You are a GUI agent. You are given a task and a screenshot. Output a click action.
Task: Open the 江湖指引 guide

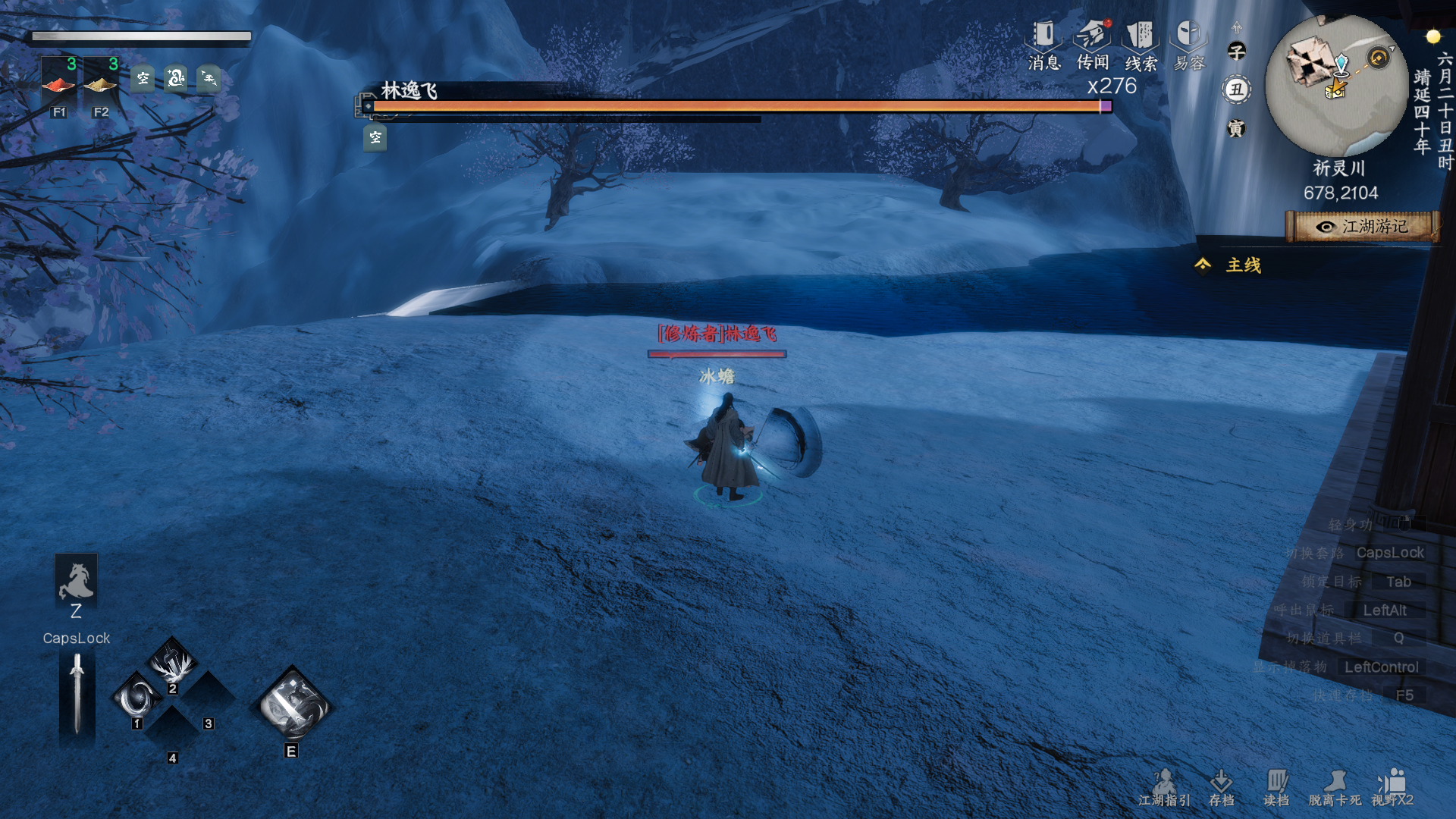tap(1164, 787)
